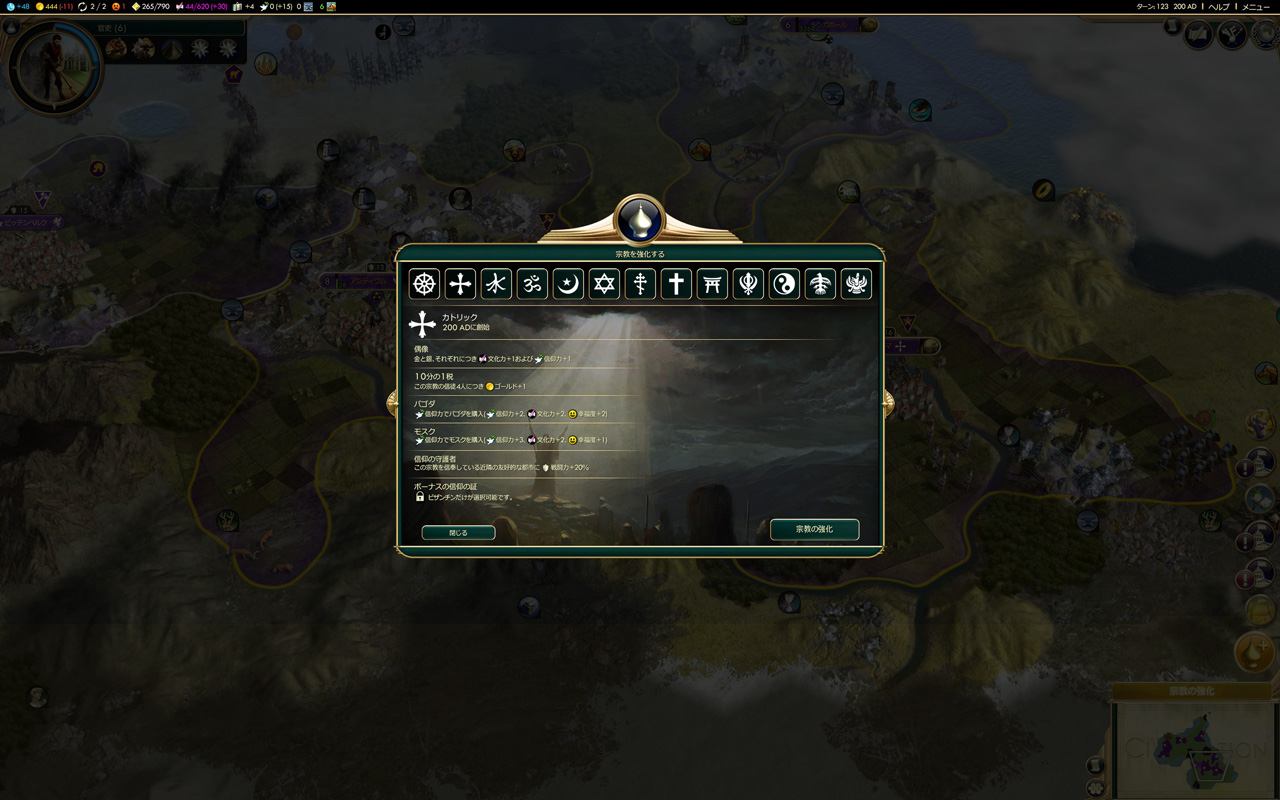Select the Buddhism dharma wheel icon
This screenshot has width=1280, height=800.
[425, 284]
